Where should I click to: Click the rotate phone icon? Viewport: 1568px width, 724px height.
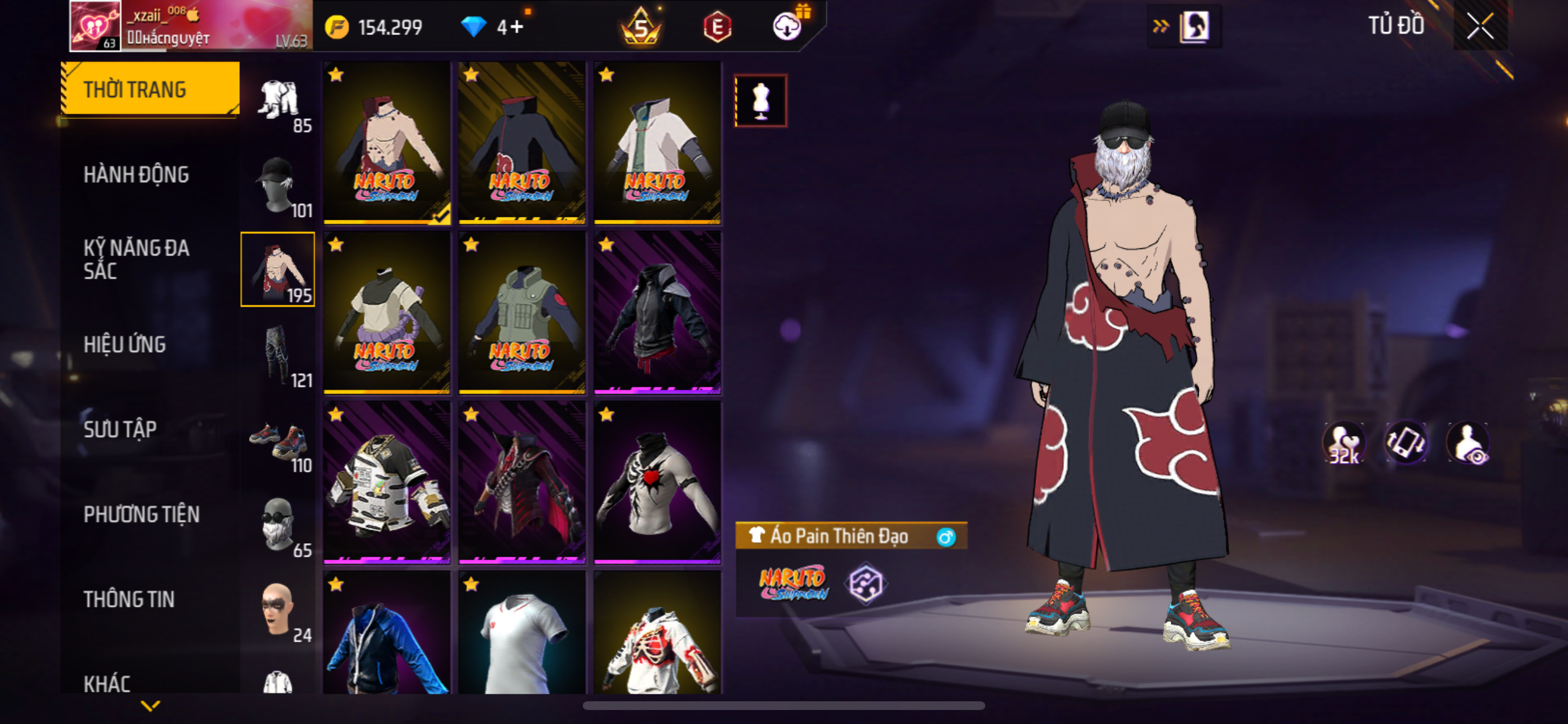(x=1406, y=443)
